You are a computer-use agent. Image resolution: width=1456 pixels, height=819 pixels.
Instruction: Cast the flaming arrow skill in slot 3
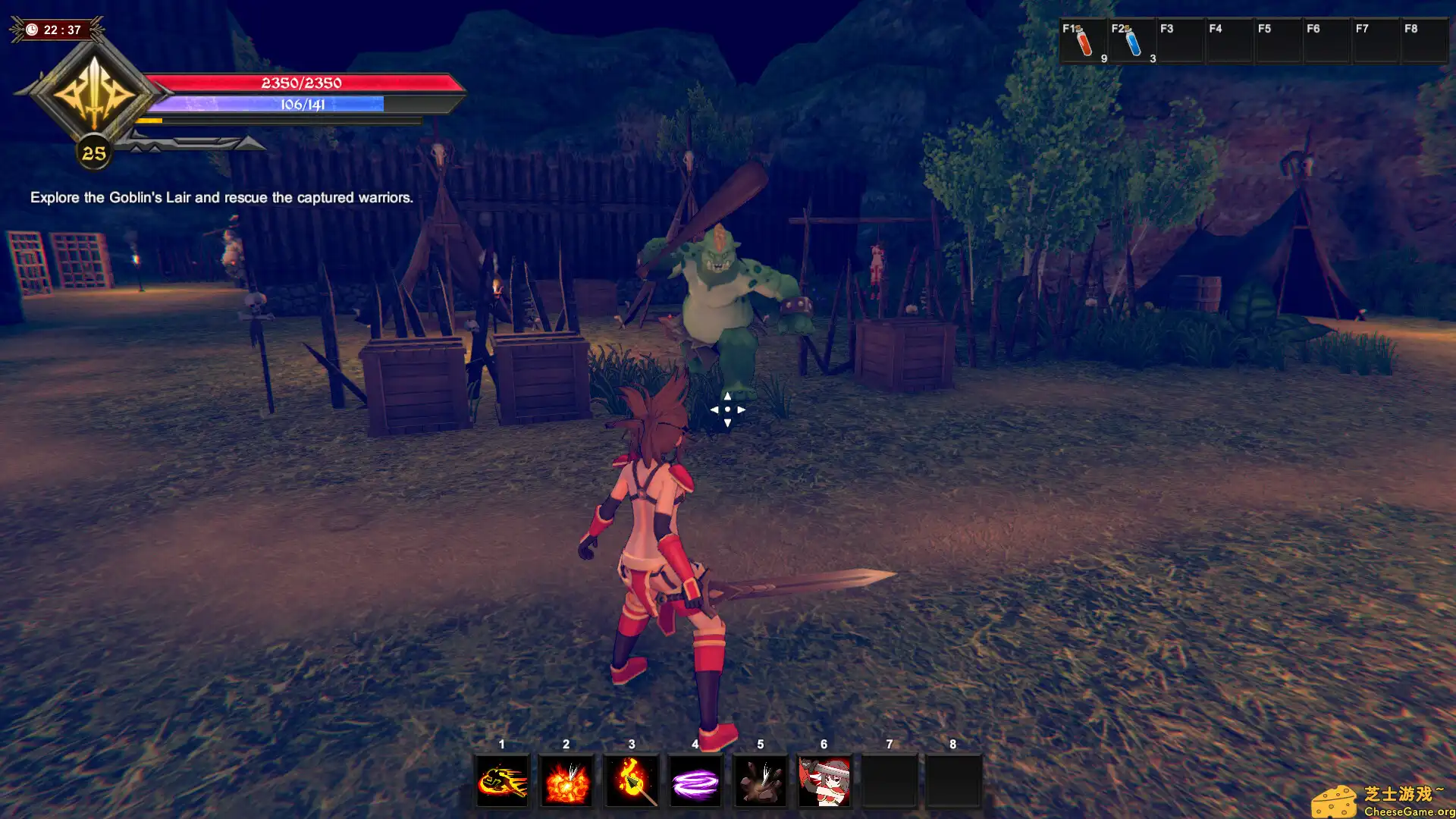[x=630, y=781]
